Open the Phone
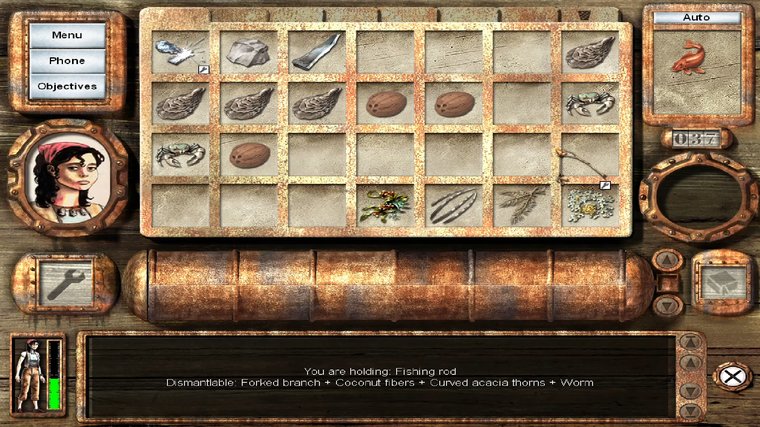 [67, 60]
